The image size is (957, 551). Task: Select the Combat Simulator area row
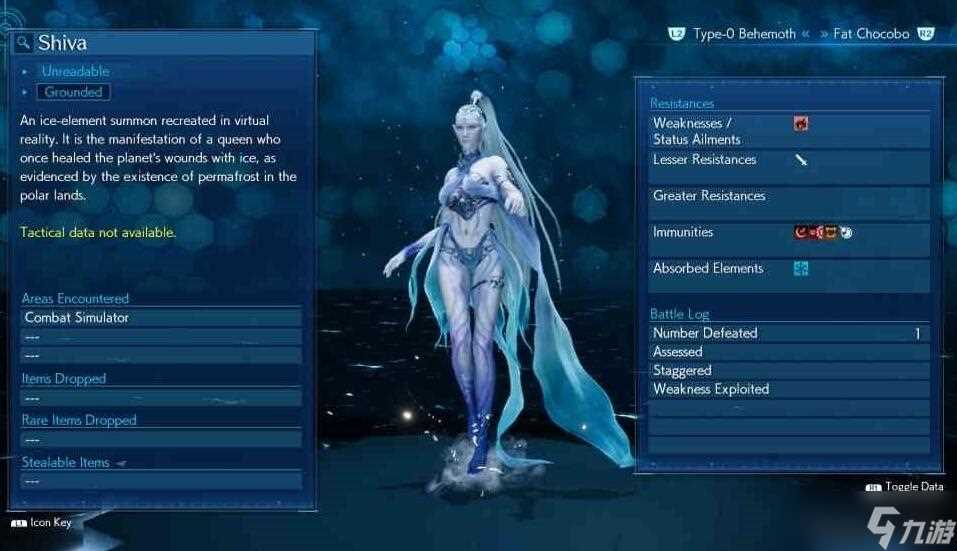pos(161,318)
